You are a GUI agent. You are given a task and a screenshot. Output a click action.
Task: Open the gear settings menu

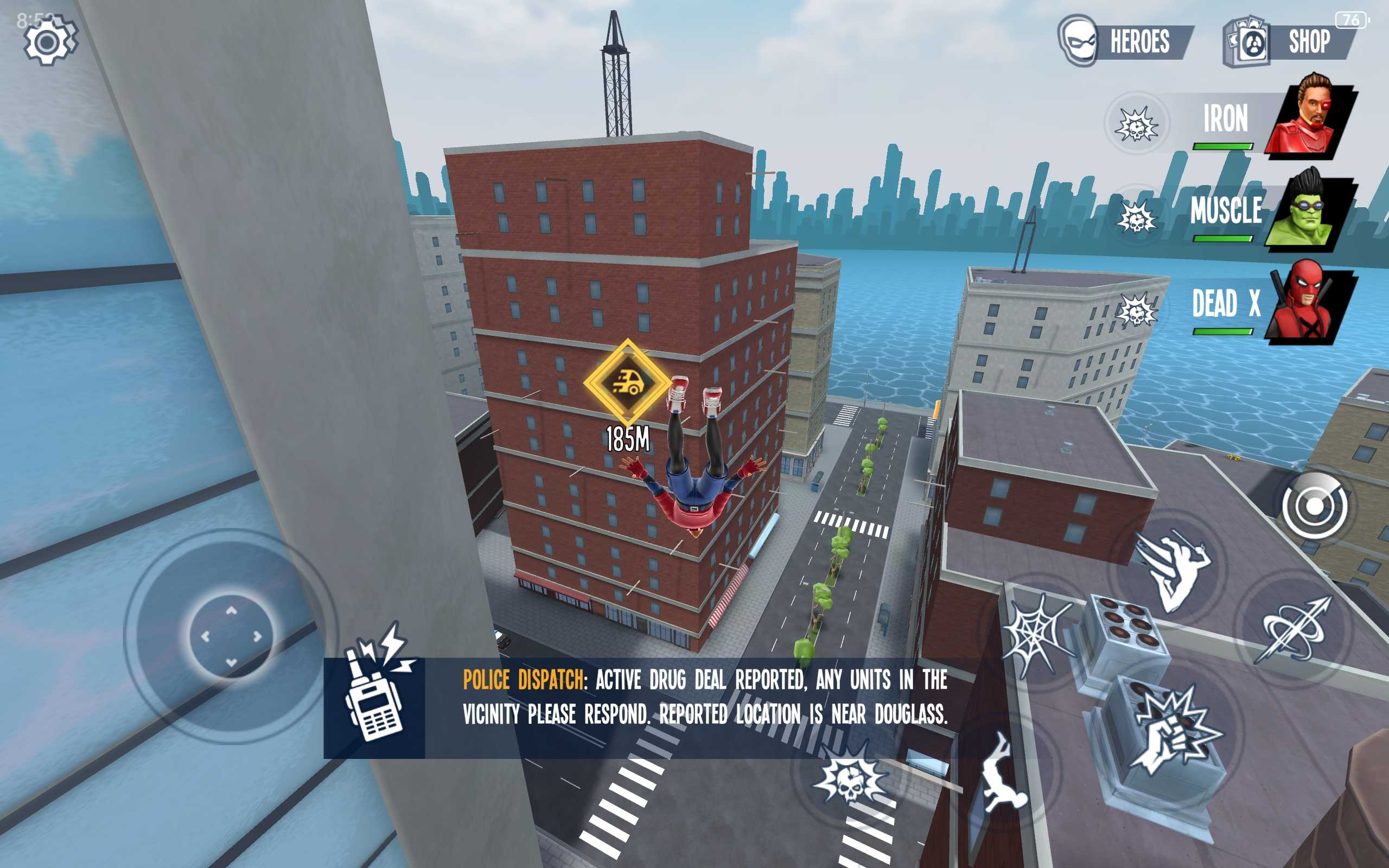49,41
